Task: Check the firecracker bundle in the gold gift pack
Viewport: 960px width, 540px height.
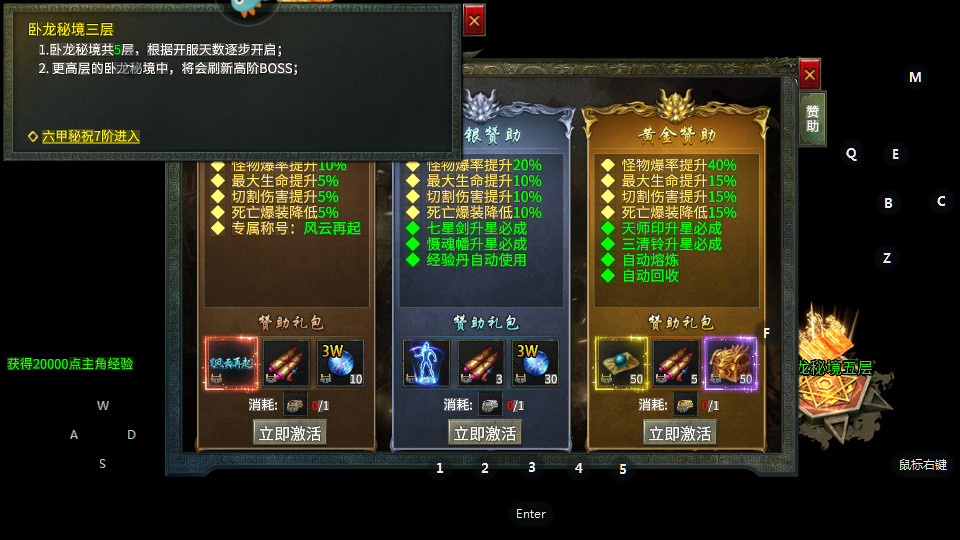Action: click(676, 364)
